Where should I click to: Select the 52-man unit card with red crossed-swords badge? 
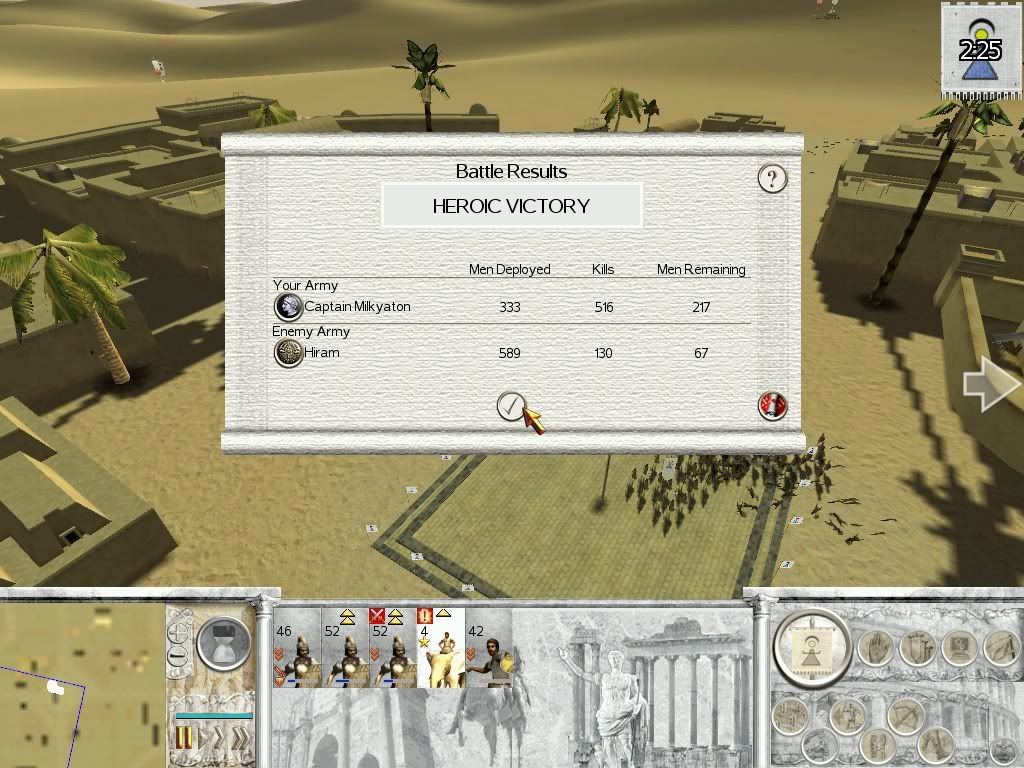(393, 648)
